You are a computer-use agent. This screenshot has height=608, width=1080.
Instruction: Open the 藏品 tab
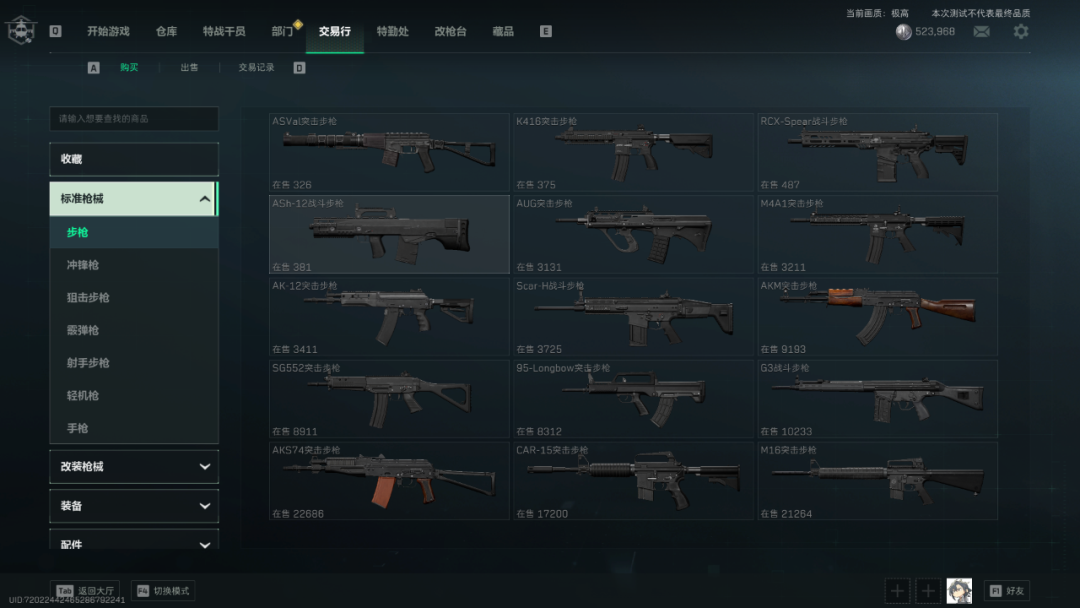[503, 32]
